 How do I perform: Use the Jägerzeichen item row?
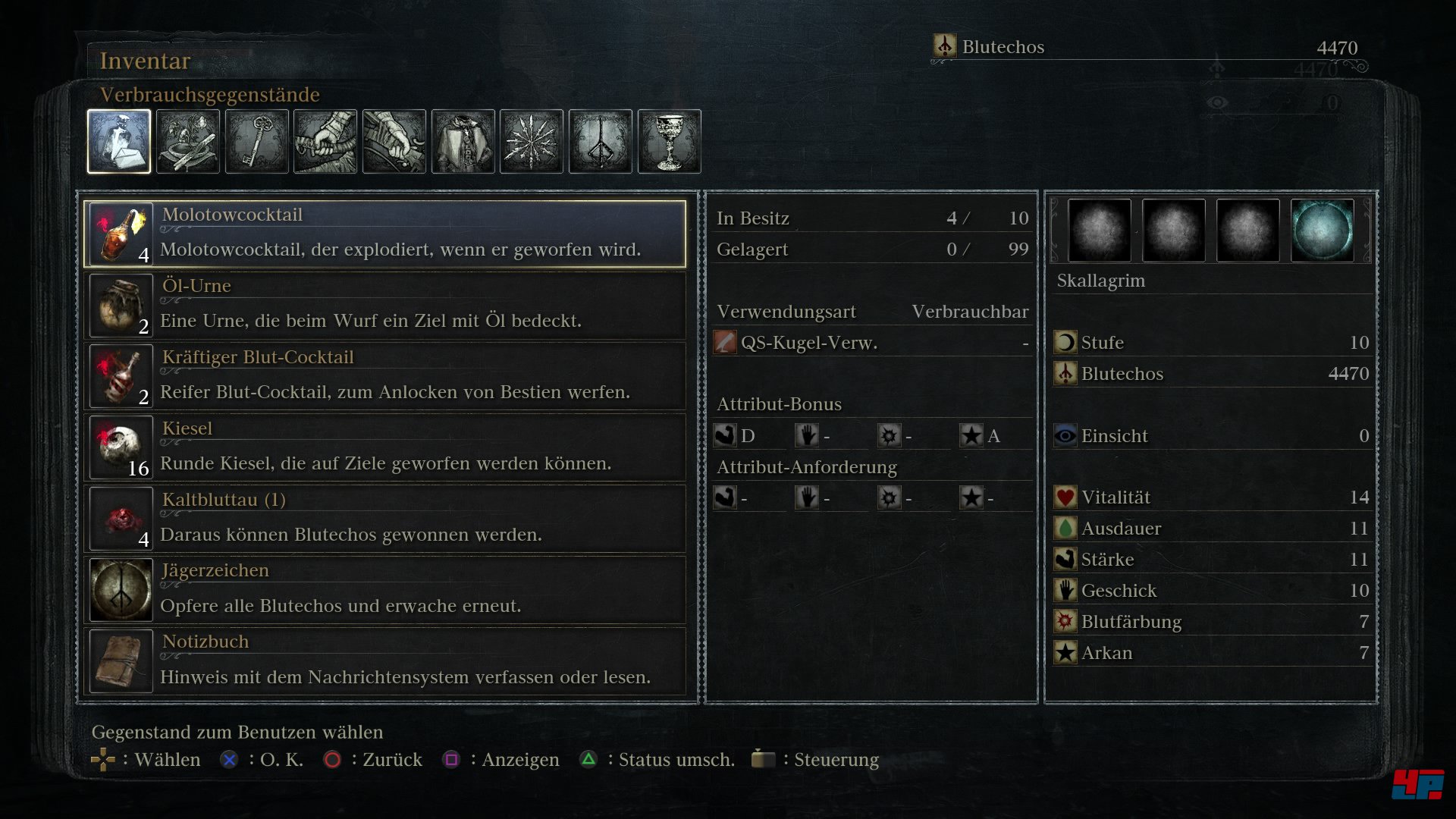click(385, 589)
